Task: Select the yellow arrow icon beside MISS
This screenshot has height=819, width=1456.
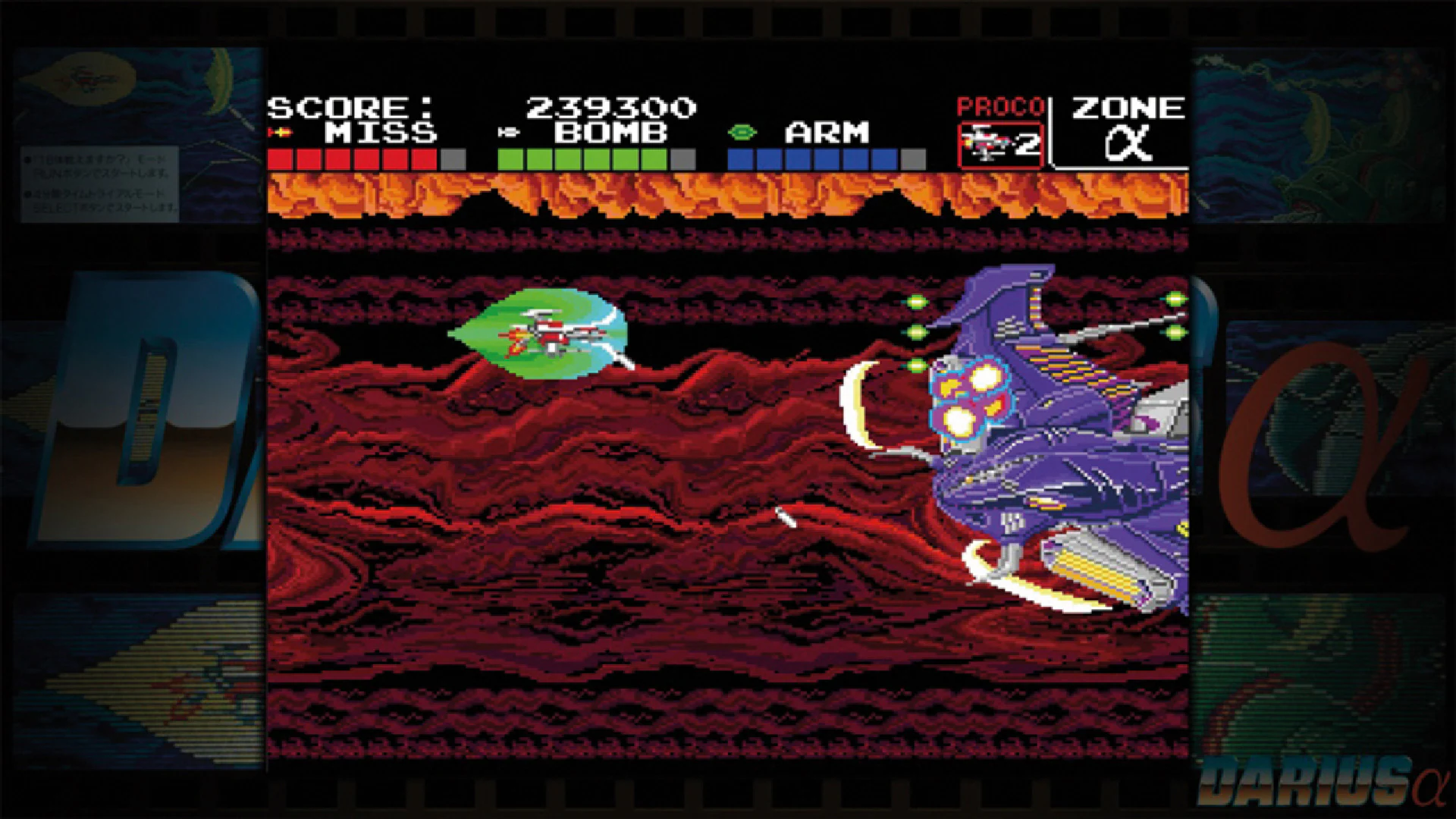Action: (x=280, y=130)
